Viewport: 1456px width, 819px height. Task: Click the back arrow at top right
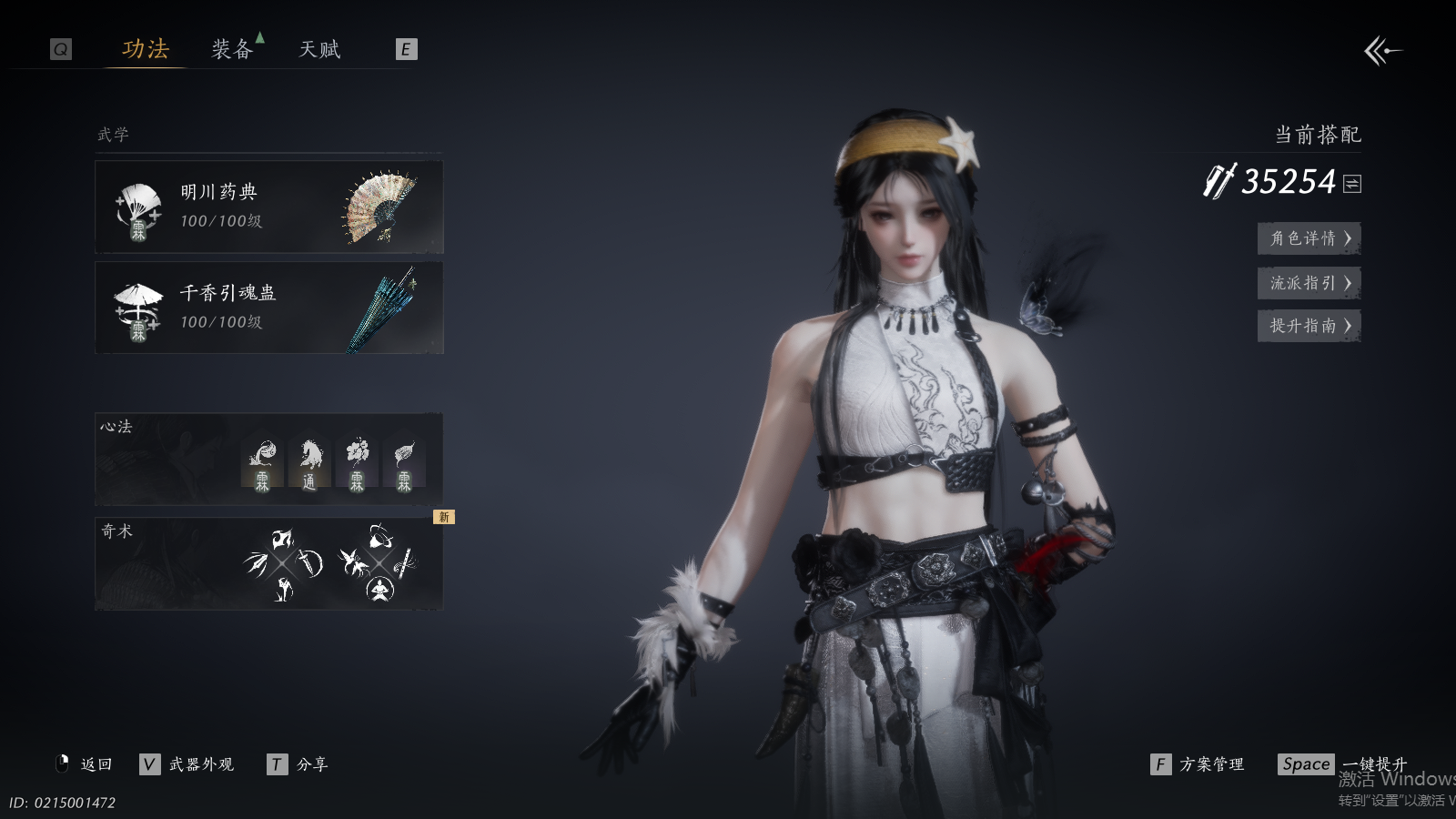1382,51
